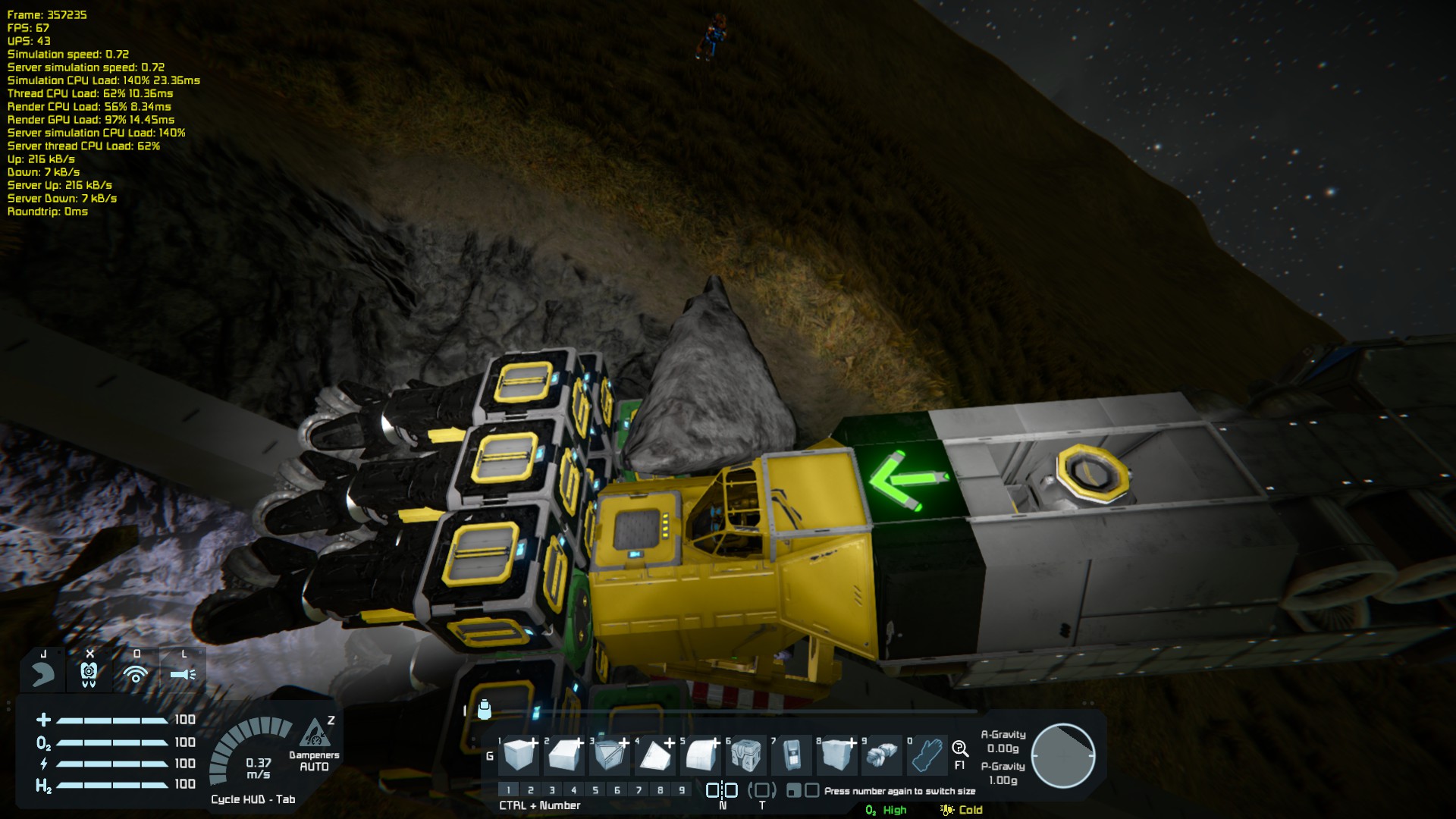Select the triangular corner block in slot 3
The image size is (1456, 819).
(610, 755)
